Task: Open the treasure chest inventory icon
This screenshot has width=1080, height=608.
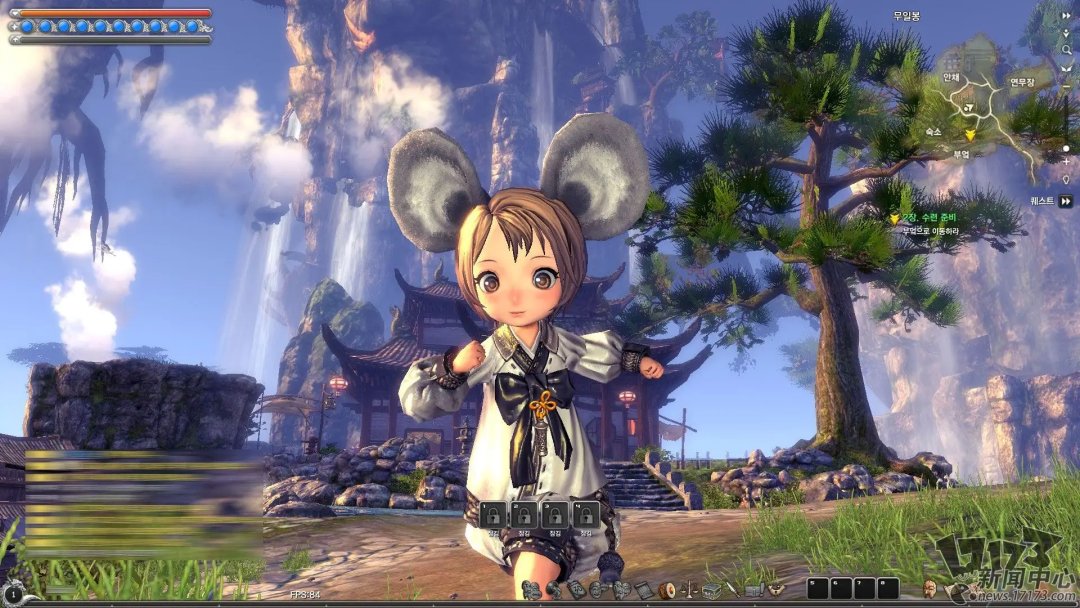Action: tap(712, 590)
